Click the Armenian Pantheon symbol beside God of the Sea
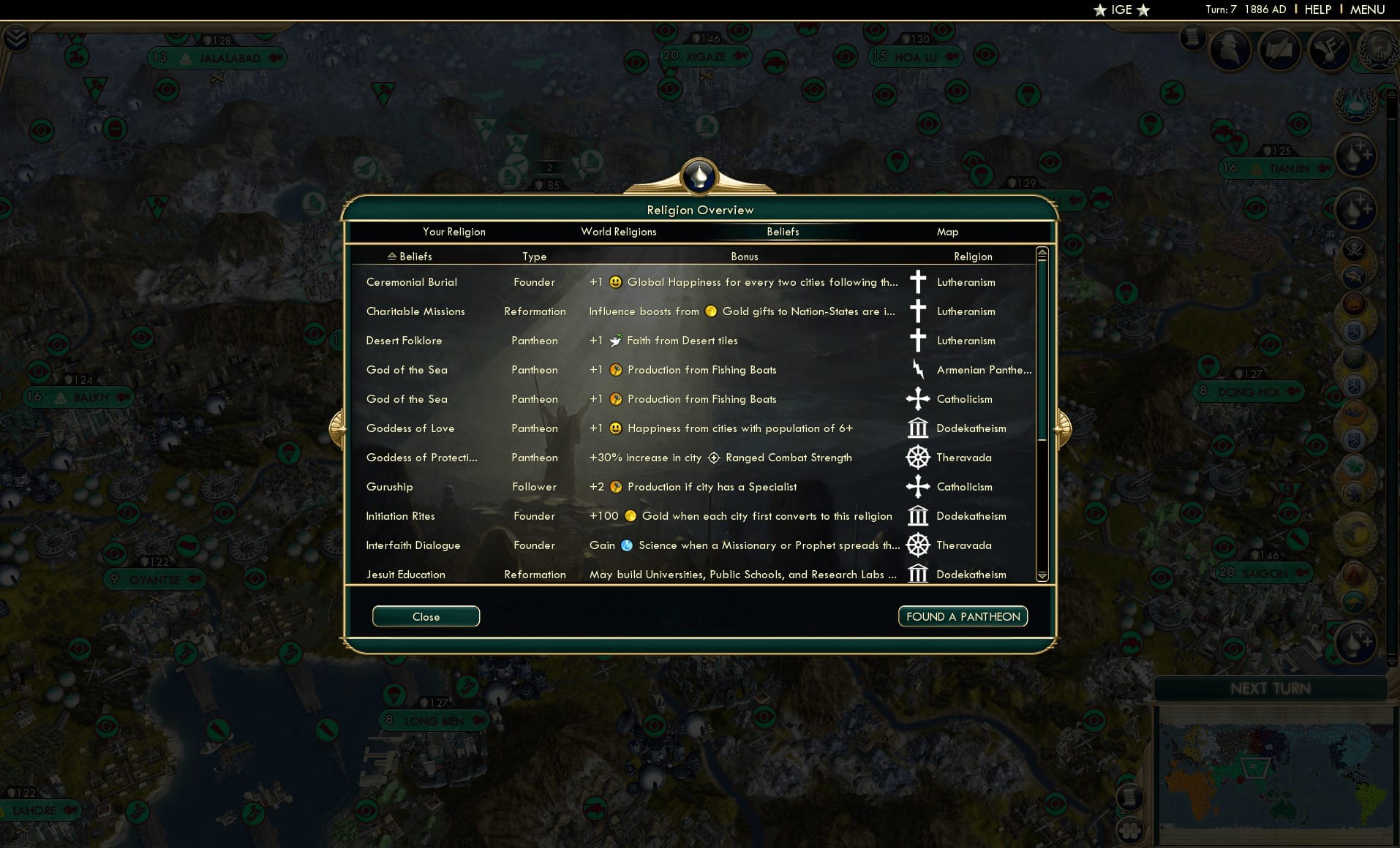1400x848 pixels. tap(918, 370)
